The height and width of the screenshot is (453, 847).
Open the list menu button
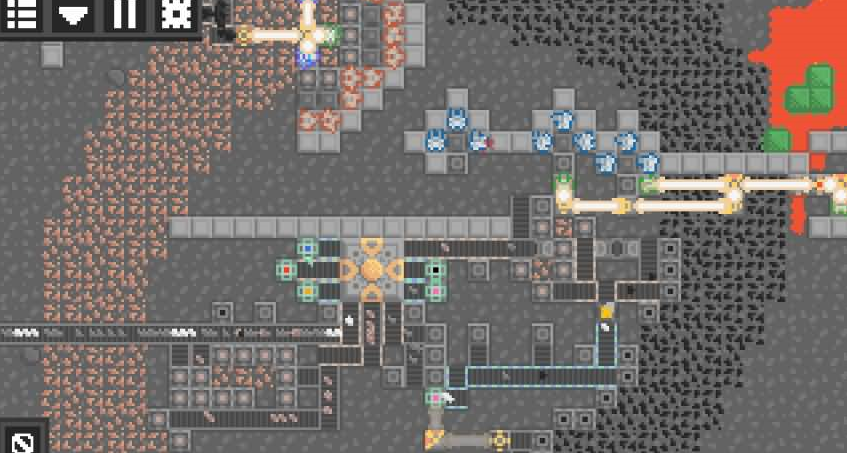click(22, 14)
